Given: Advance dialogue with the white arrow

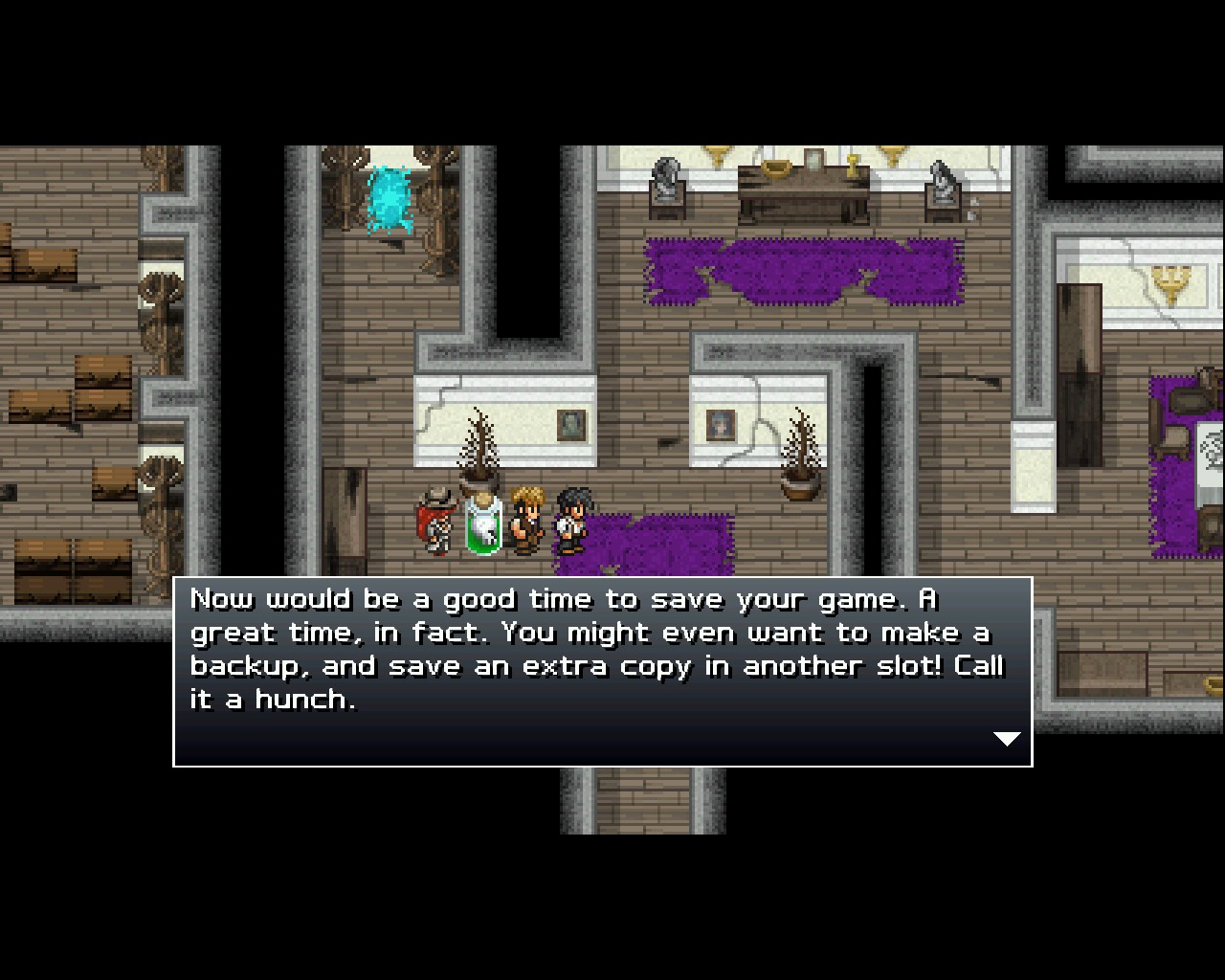Looking at the screenshot, I should pyautogui.click(x=1007, y=738).
